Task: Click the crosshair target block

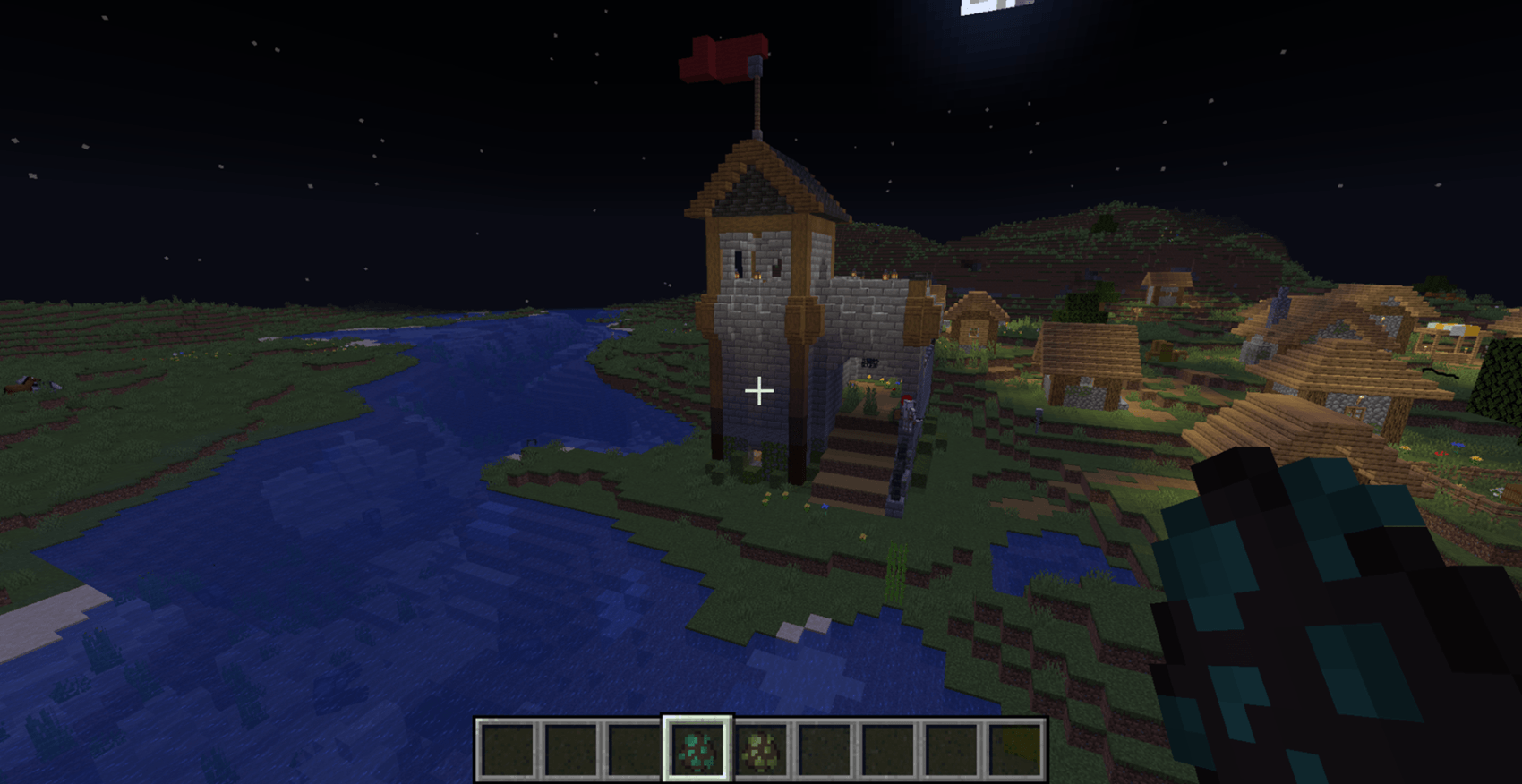Action: (759, 391)
